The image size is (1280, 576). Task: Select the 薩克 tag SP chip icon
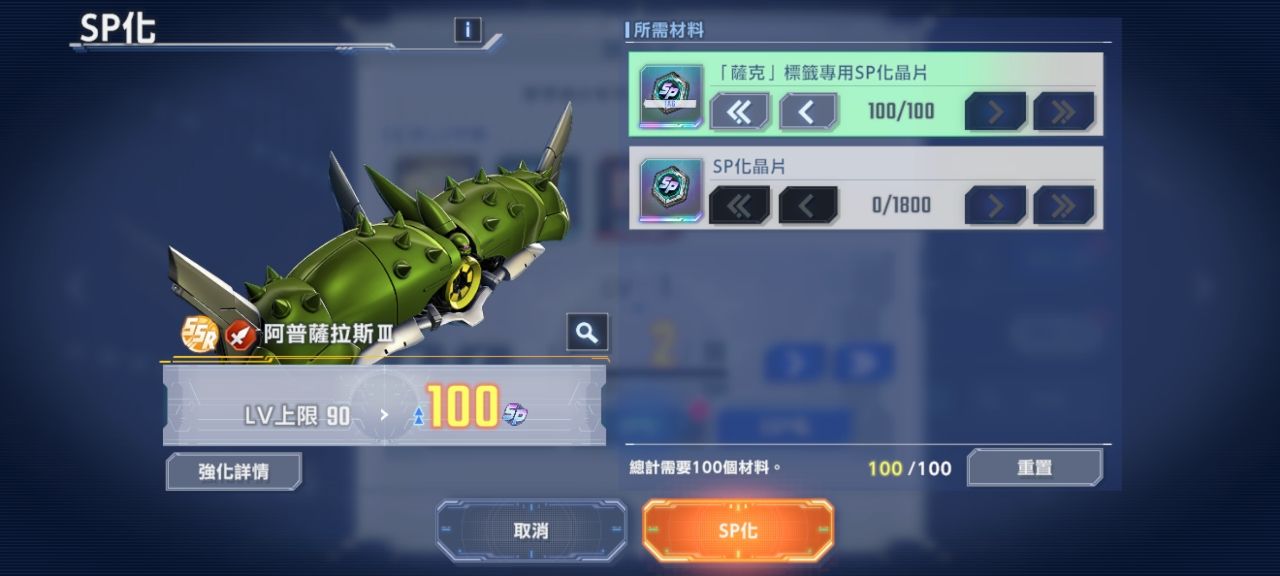[x=671, y=95]
